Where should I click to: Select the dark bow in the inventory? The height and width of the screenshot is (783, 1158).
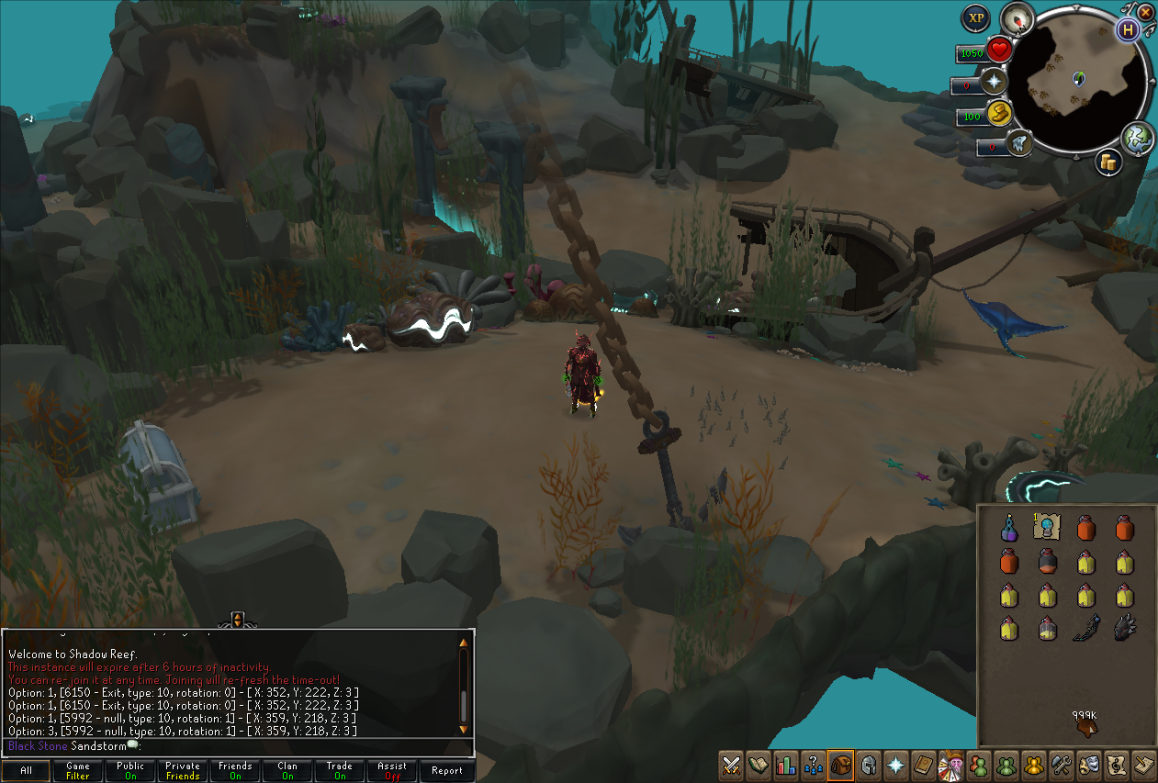pyautogui.click(x=1086, y=629)
